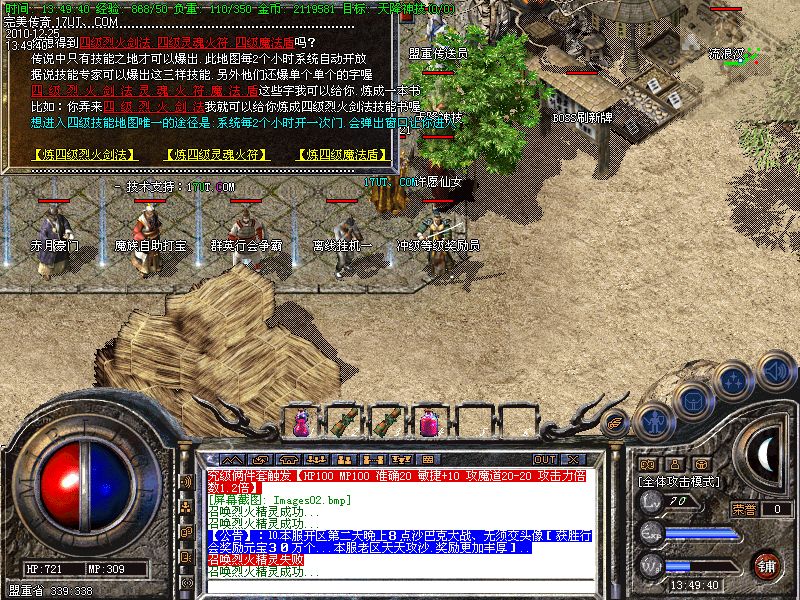
Task: Open the round 铺 shop button
Action: [765, 565]
